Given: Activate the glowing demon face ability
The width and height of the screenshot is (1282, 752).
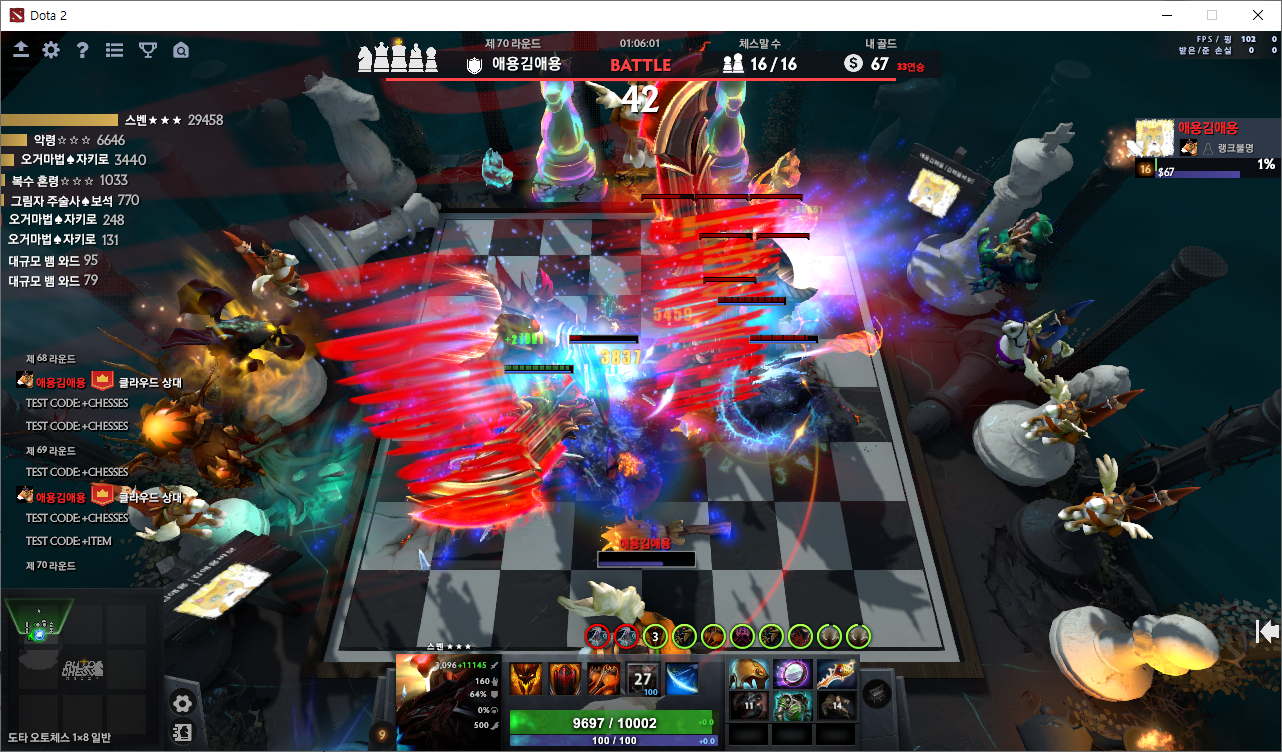Looking at the screenshot, I should coord(525,680).
